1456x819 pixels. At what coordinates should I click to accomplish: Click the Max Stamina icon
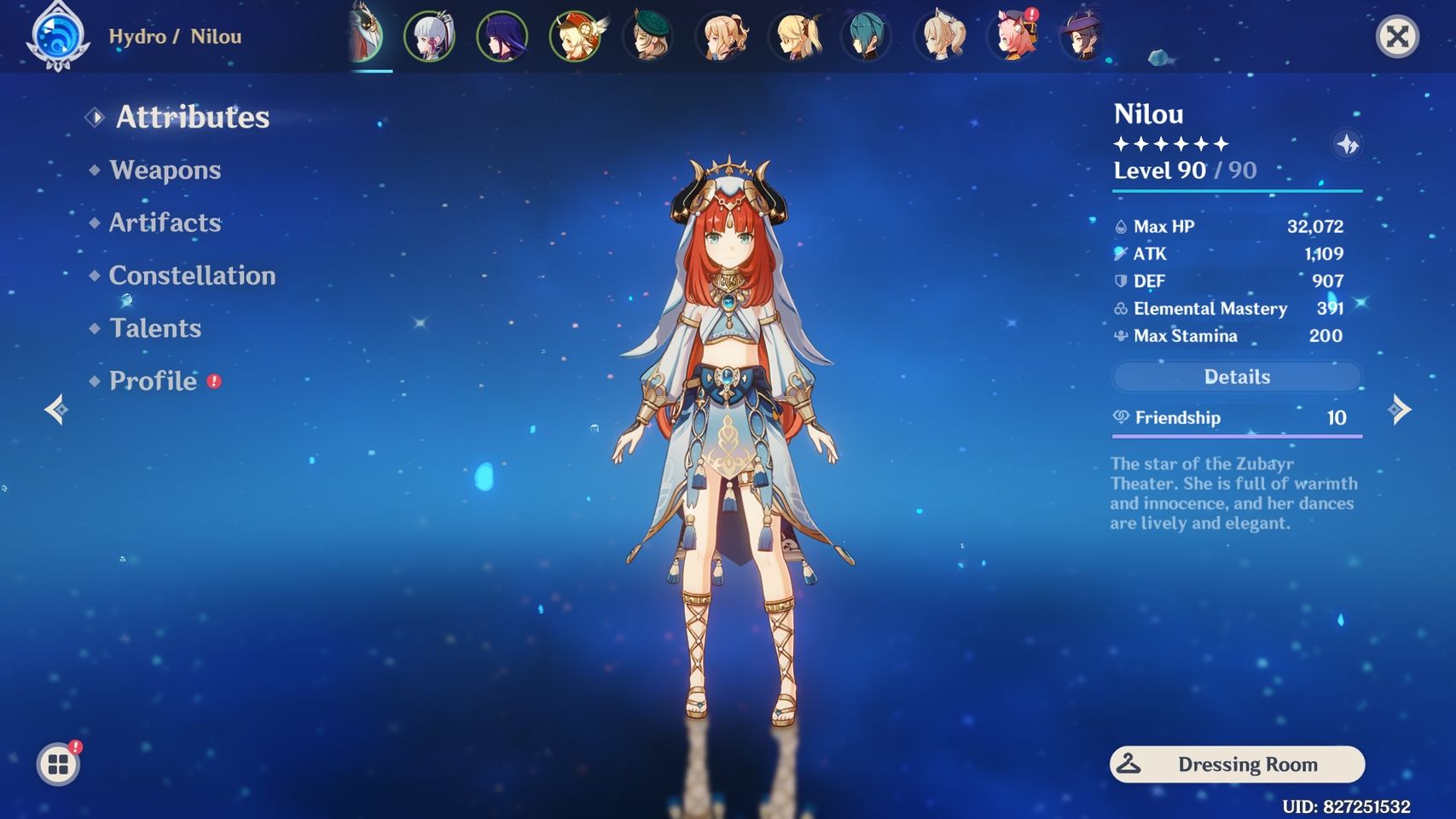coord(1120,335)
